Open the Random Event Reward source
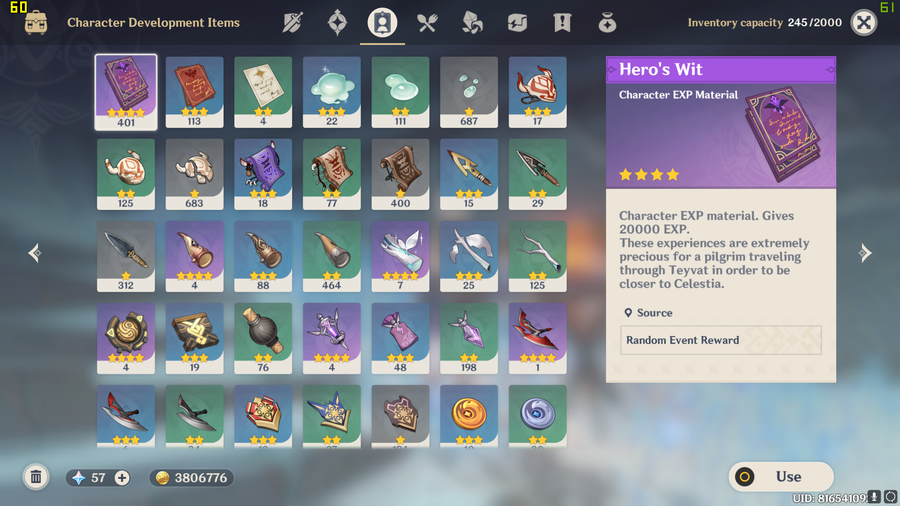 point(720,340)
